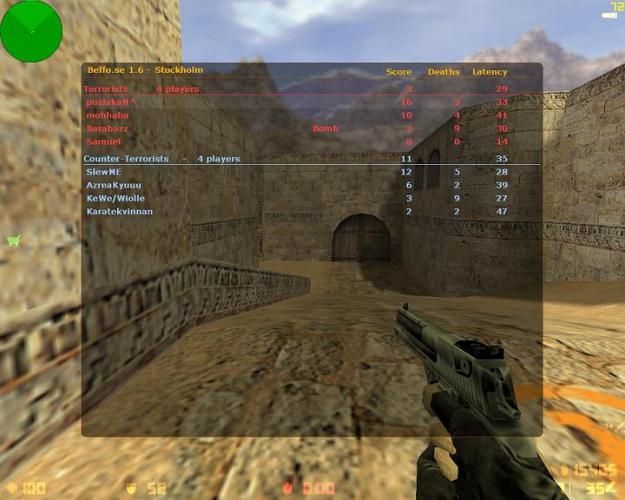
Task: Choose the mohhaha scoreboard row
Action: pyautogui.click(x=108, y=115)
